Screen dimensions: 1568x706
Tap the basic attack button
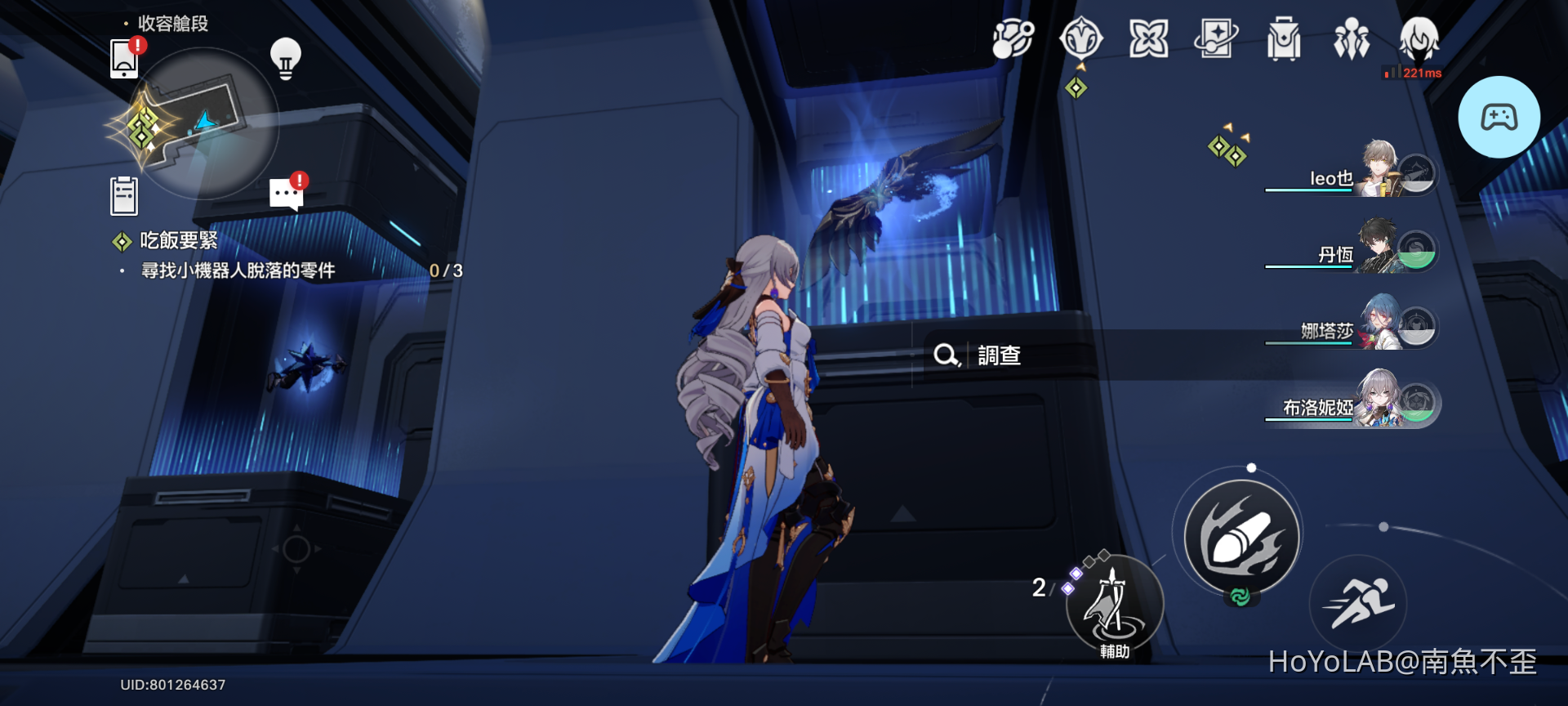pyautogui.click(x=1242, y=535)
